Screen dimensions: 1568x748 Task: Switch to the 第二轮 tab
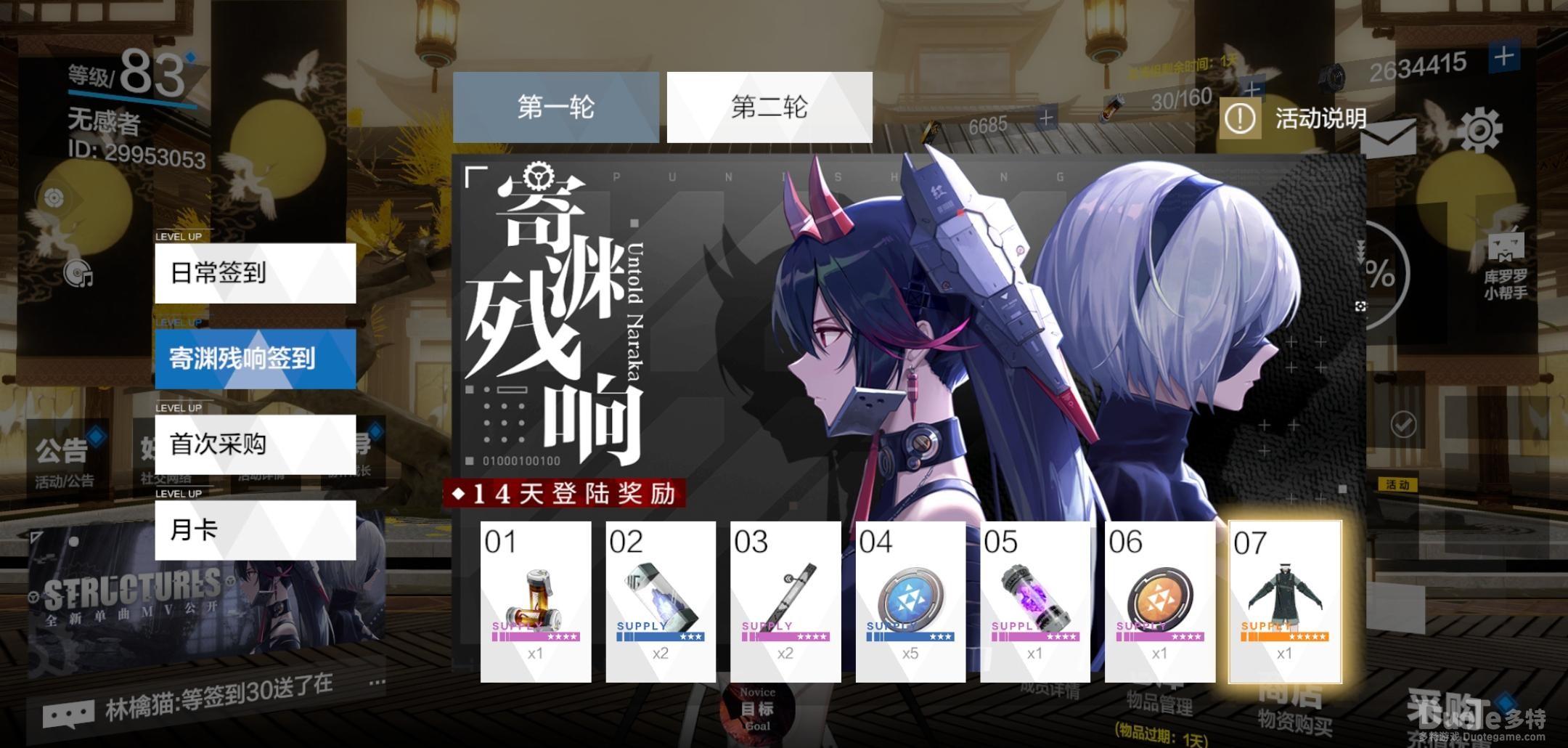(x=767, y=107)
